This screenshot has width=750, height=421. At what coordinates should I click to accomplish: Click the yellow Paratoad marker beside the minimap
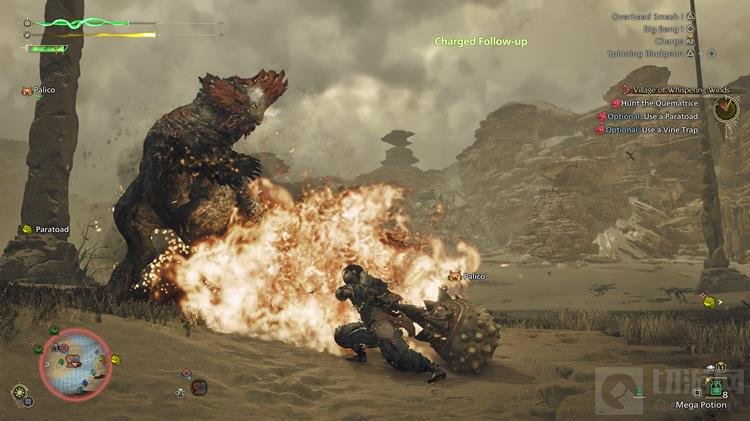pos(115,359)
